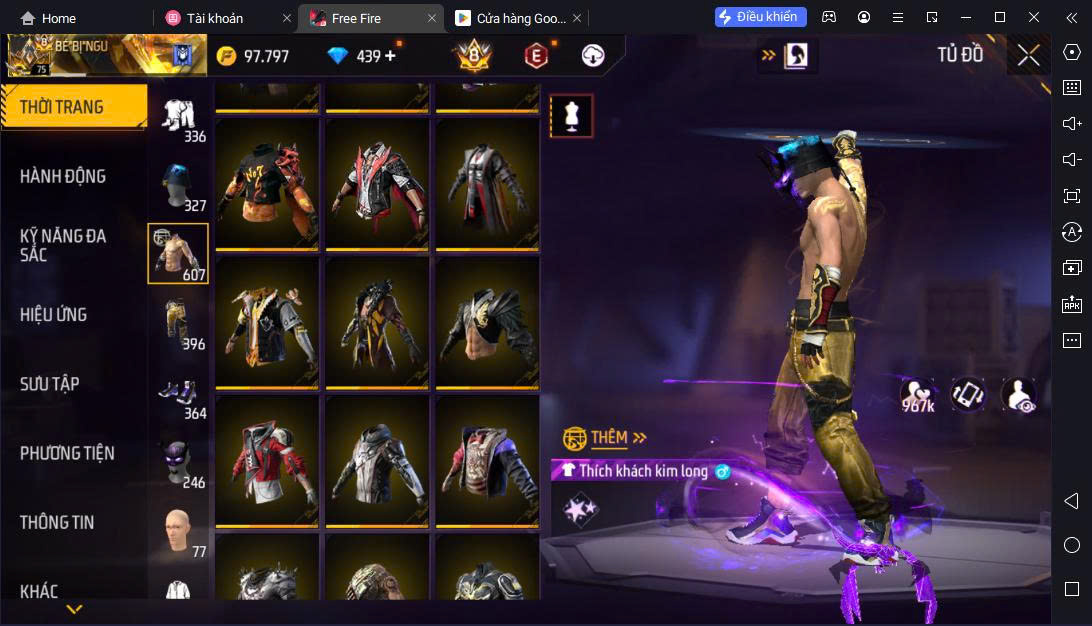Screen dimensions: 1092x626
Task: Open the hat subcategory showing 327
Action: pos(178,185)
